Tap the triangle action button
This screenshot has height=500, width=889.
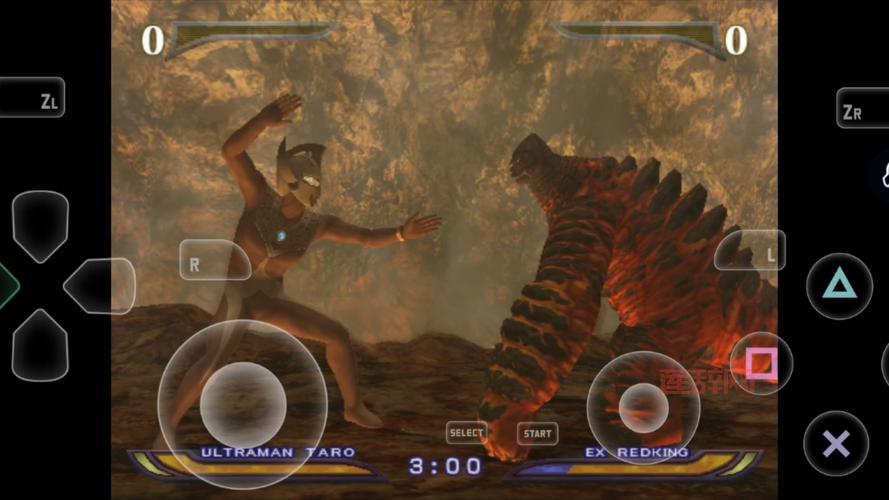click(x=838, y=286)
